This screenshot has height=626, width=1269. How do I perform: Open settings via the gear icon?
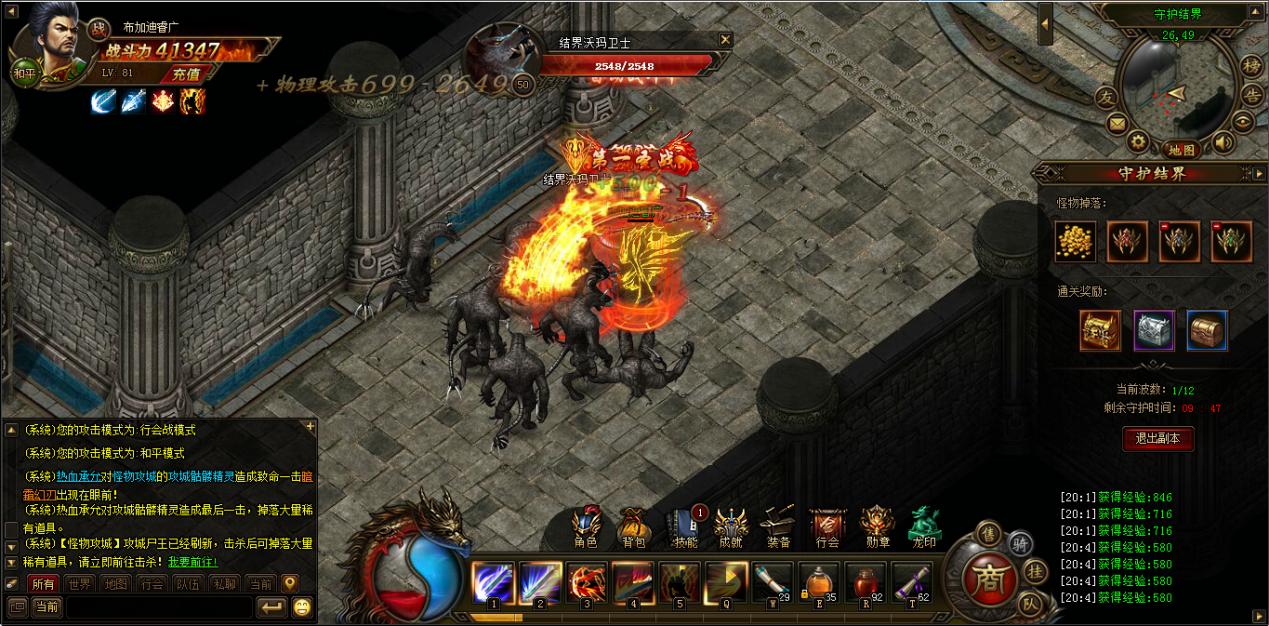[1138, 140]
